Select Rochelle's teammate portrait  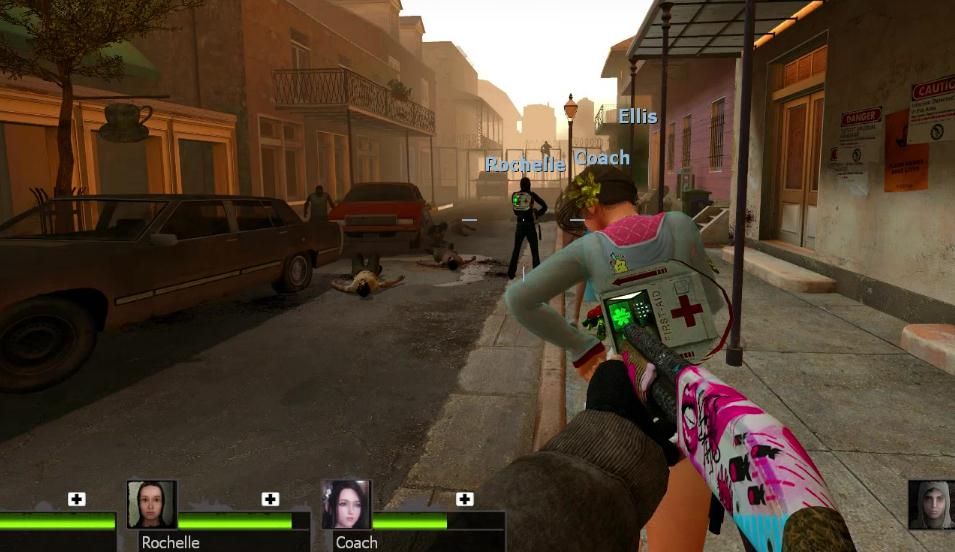click(x=152, y=505)
